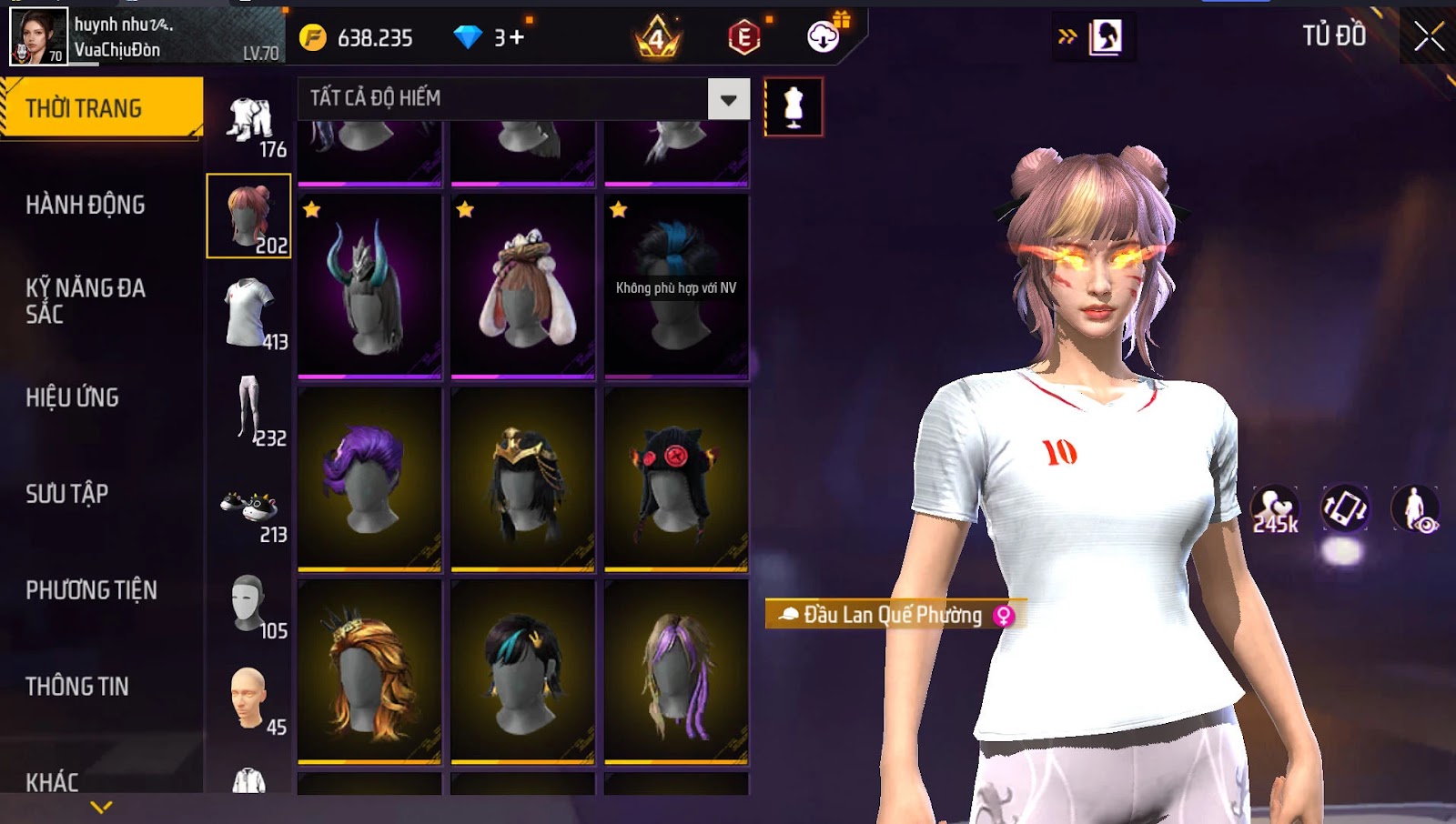This screenshot has height=824, width=1456.
Task: Click the 245k likes heart icon
Action: pos(1275,508)
